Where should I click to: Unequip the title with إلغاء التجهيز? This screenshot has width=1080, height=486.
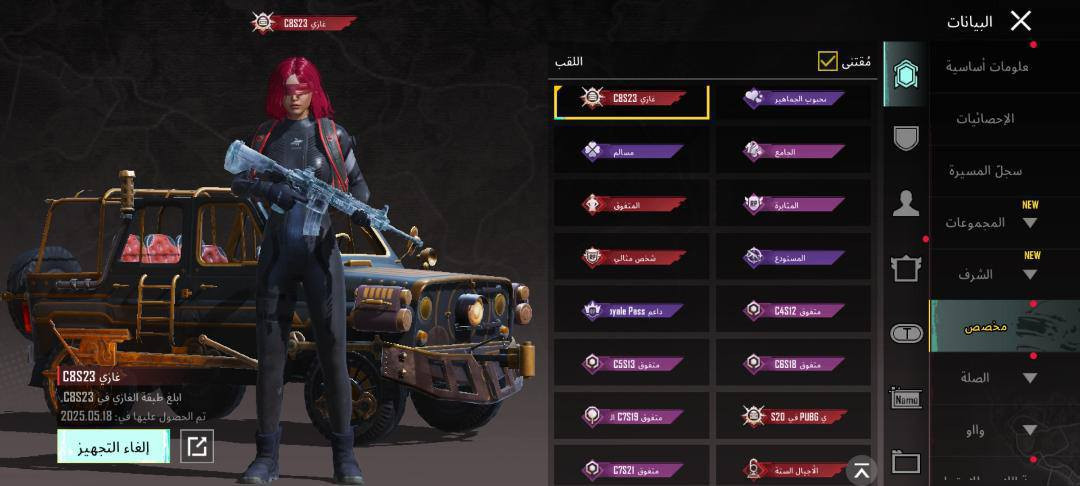(x=113, y=446)
